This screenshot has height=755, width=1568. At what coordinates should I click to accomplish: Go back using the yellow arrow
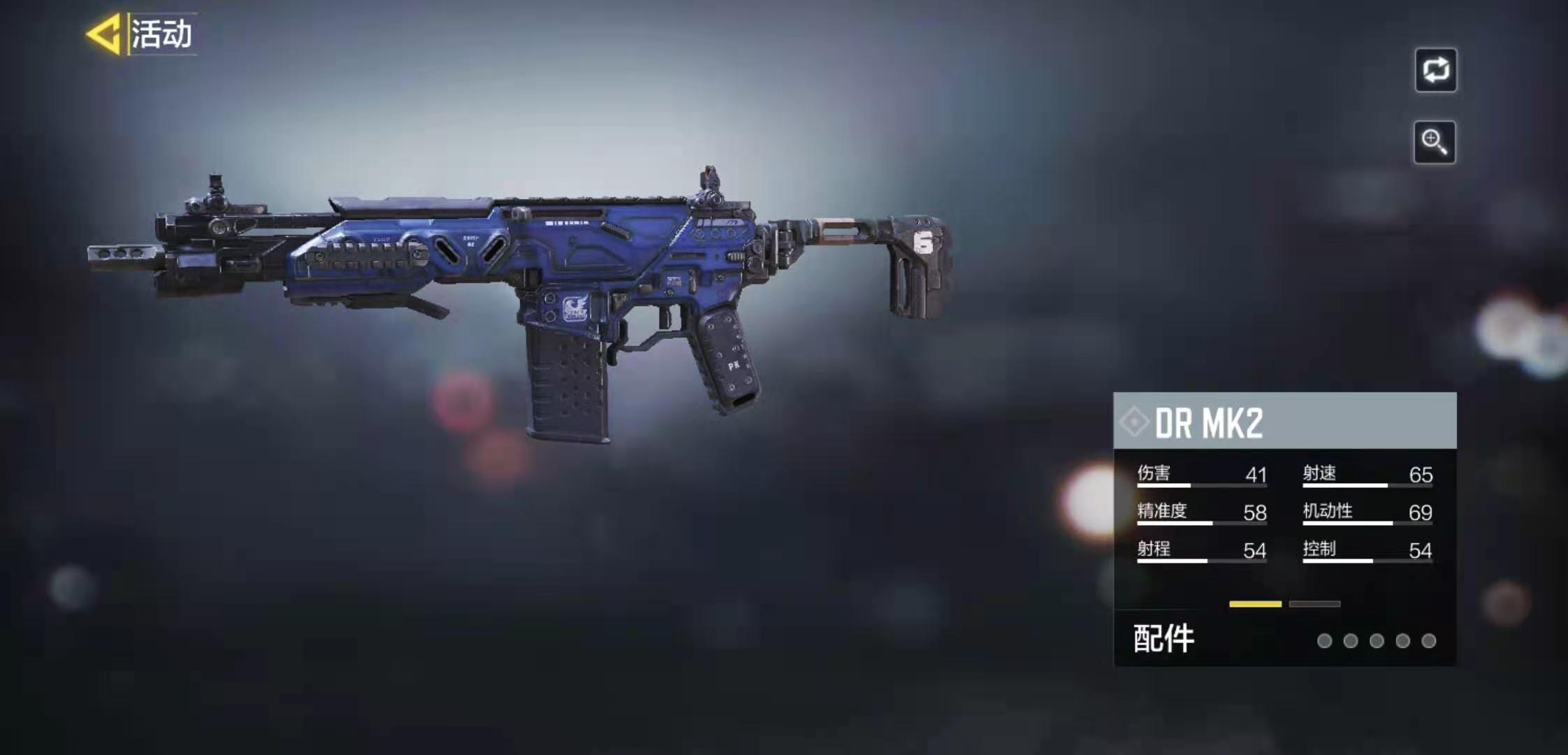[x=103, y=34]
